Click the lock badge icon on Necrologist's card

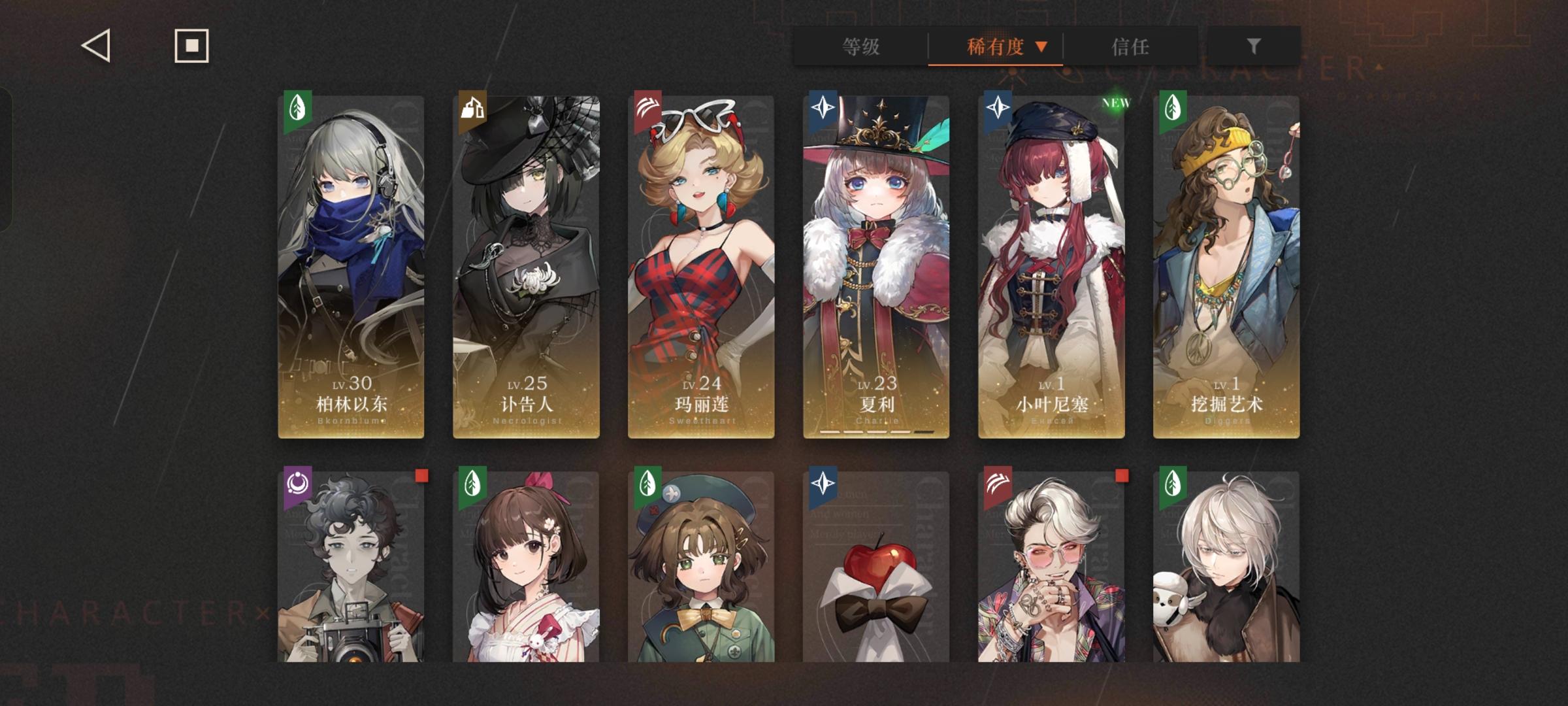click(x=473, y=109)
